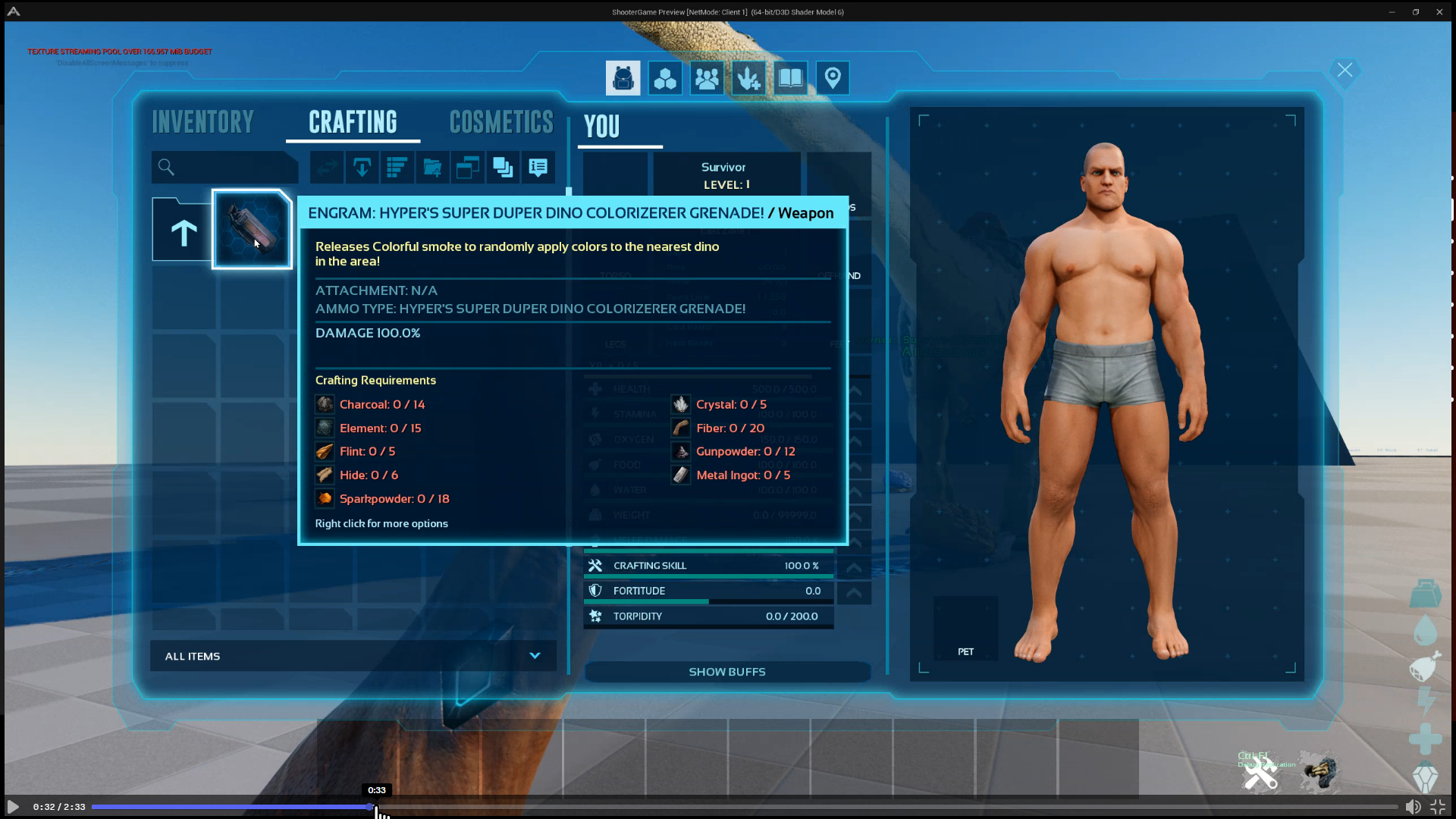
Task: Click the sort items toolbar button
Action: click(397, 168)
